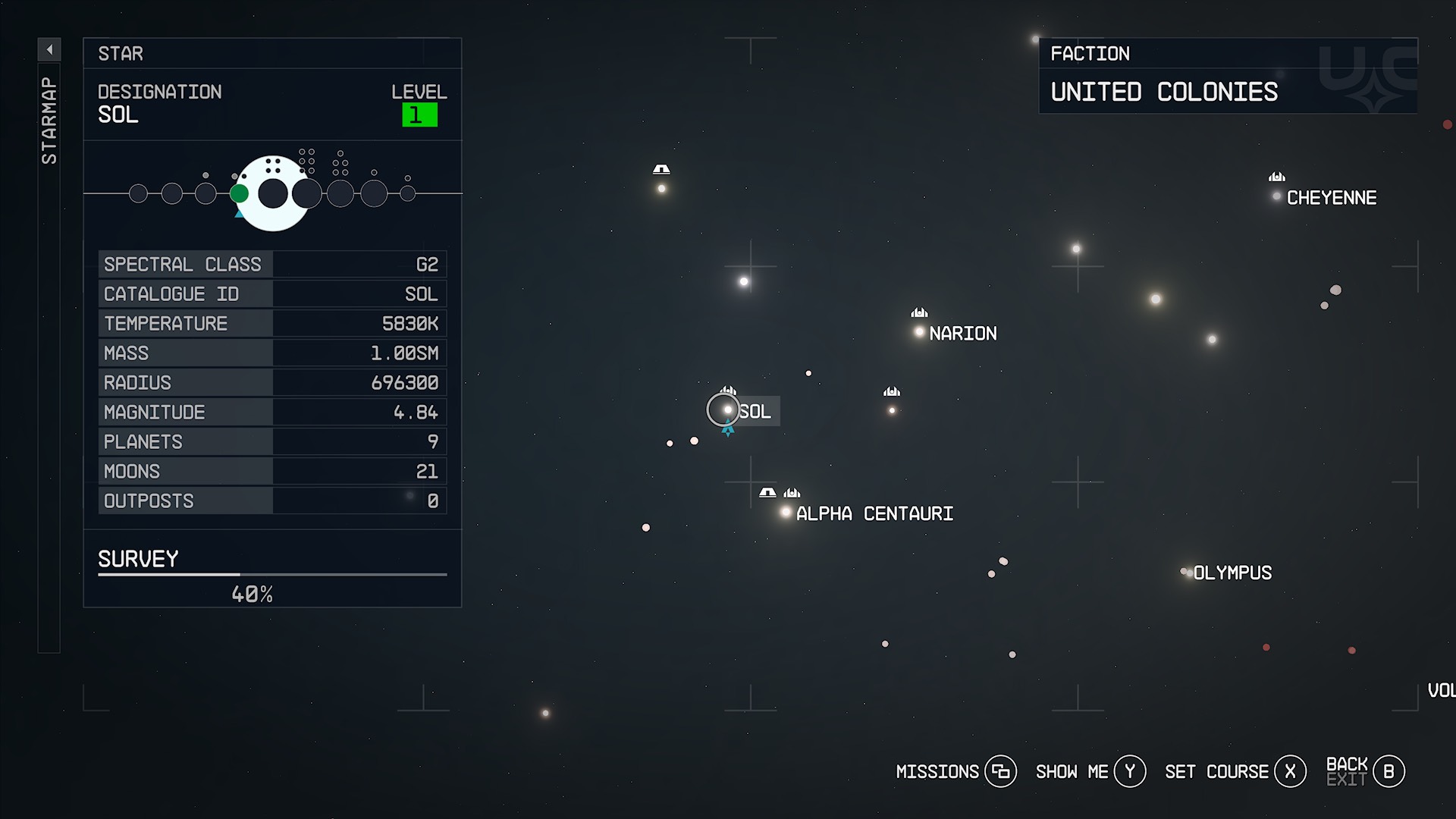Select the settlement icon above Narion

click(x=919, y=313)
